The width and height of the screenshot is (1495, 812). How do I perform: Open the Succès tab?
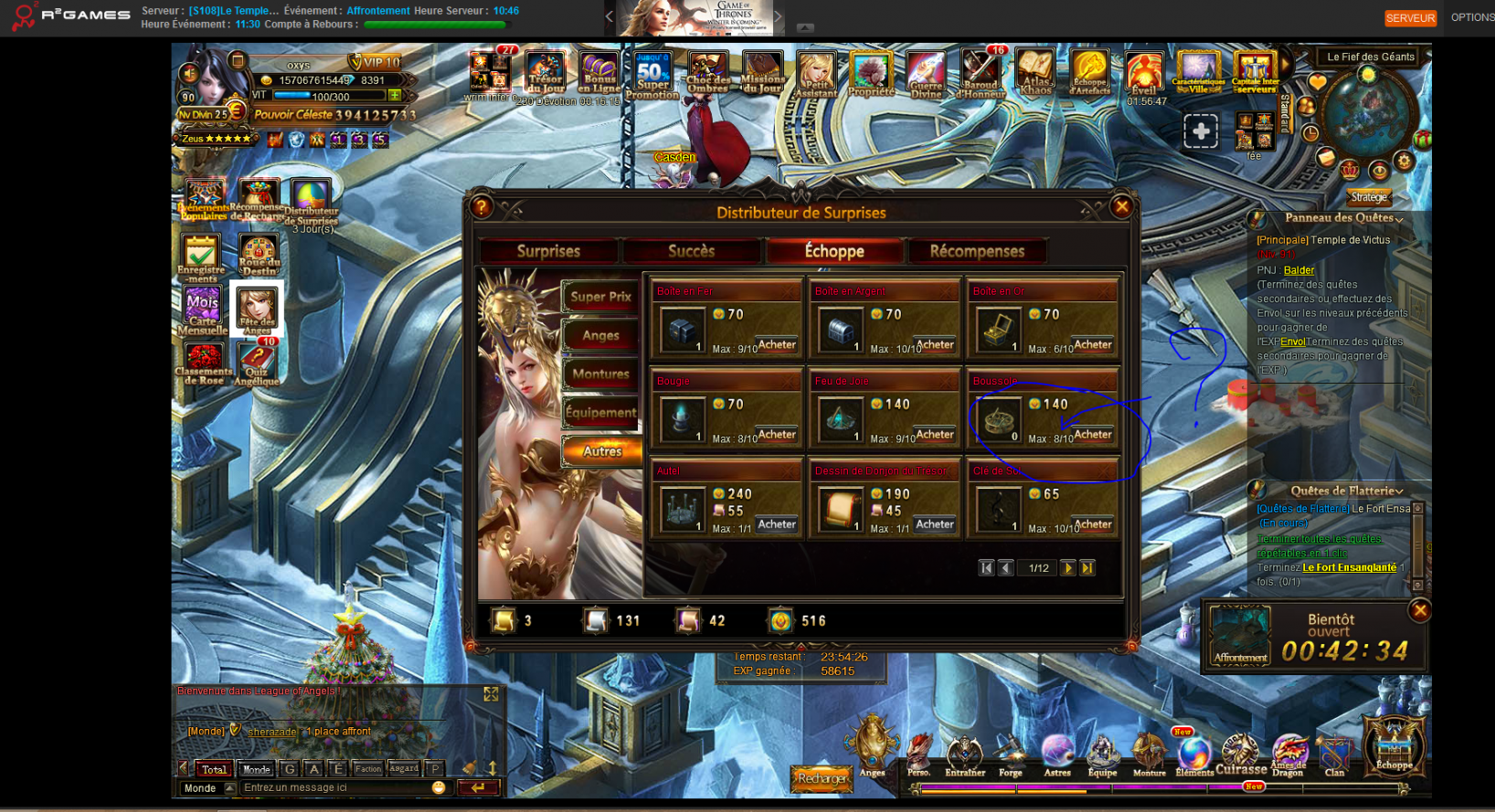(x=691, y=251)
